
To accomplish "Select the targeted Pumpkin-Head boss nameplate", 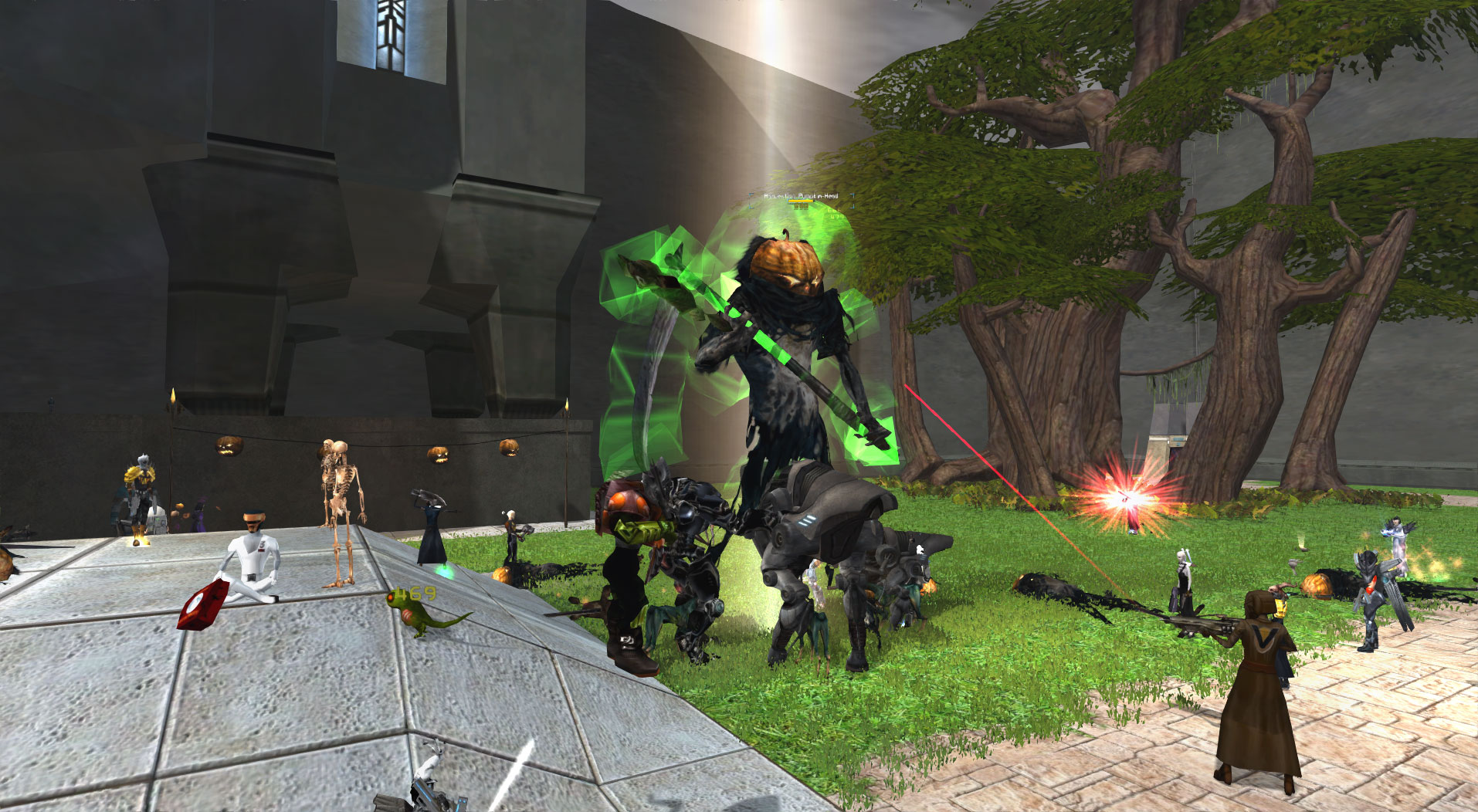I will point(801,197).
